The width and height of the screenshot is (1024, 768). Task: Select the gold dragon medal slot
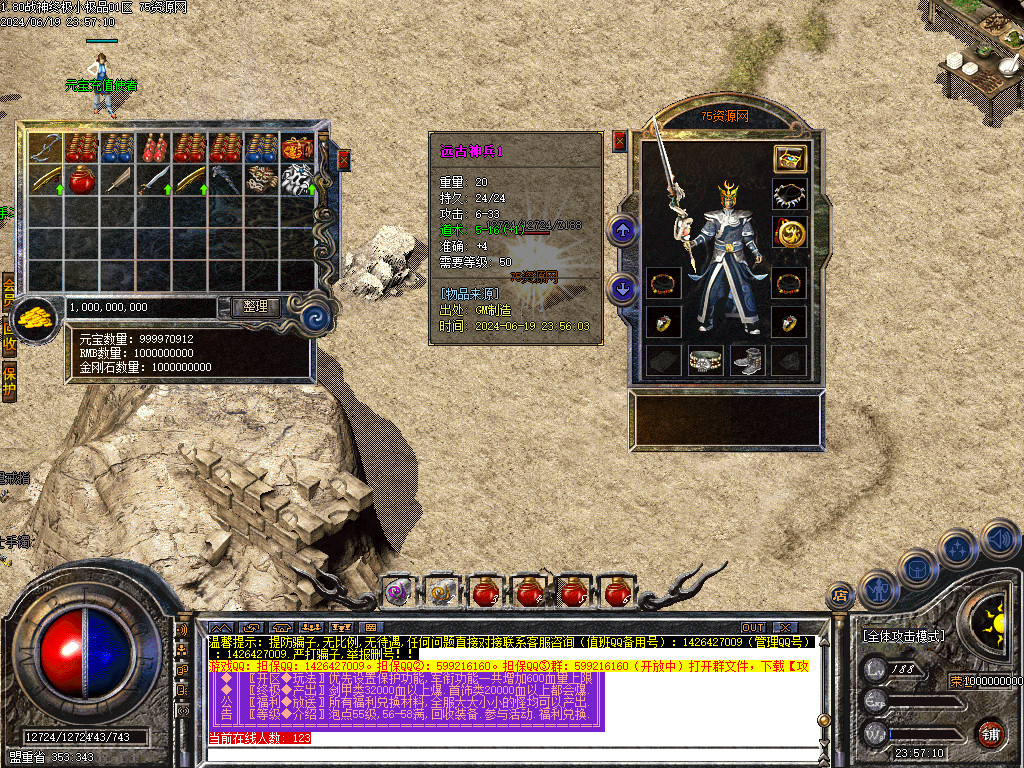pyautogui.click(x=789, y=233)
